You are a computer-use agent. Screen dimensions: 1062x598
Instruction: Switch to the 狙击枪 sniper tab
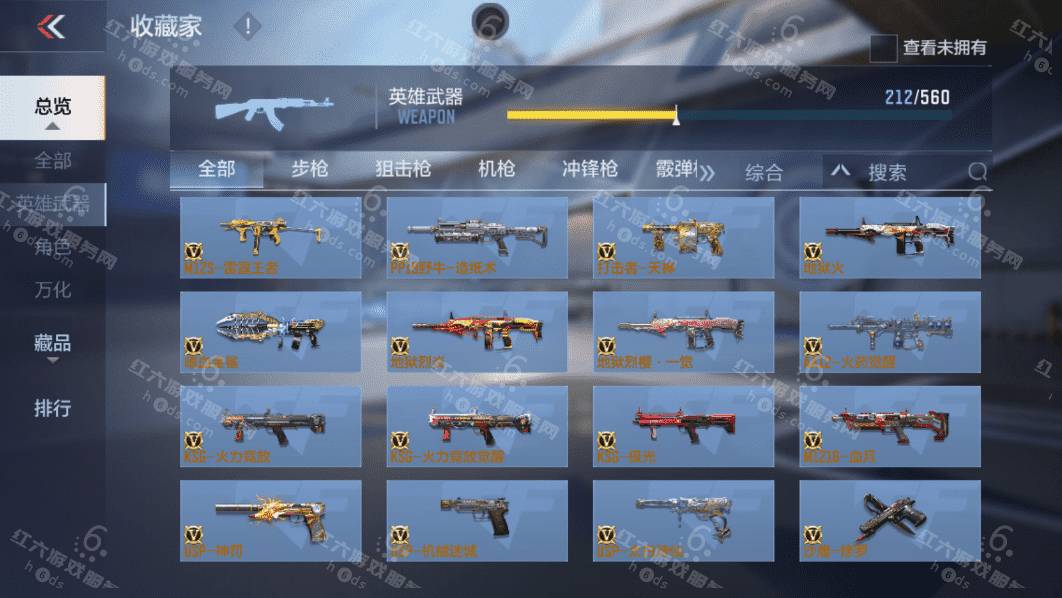pyautogui.click(x=403, y=170)
